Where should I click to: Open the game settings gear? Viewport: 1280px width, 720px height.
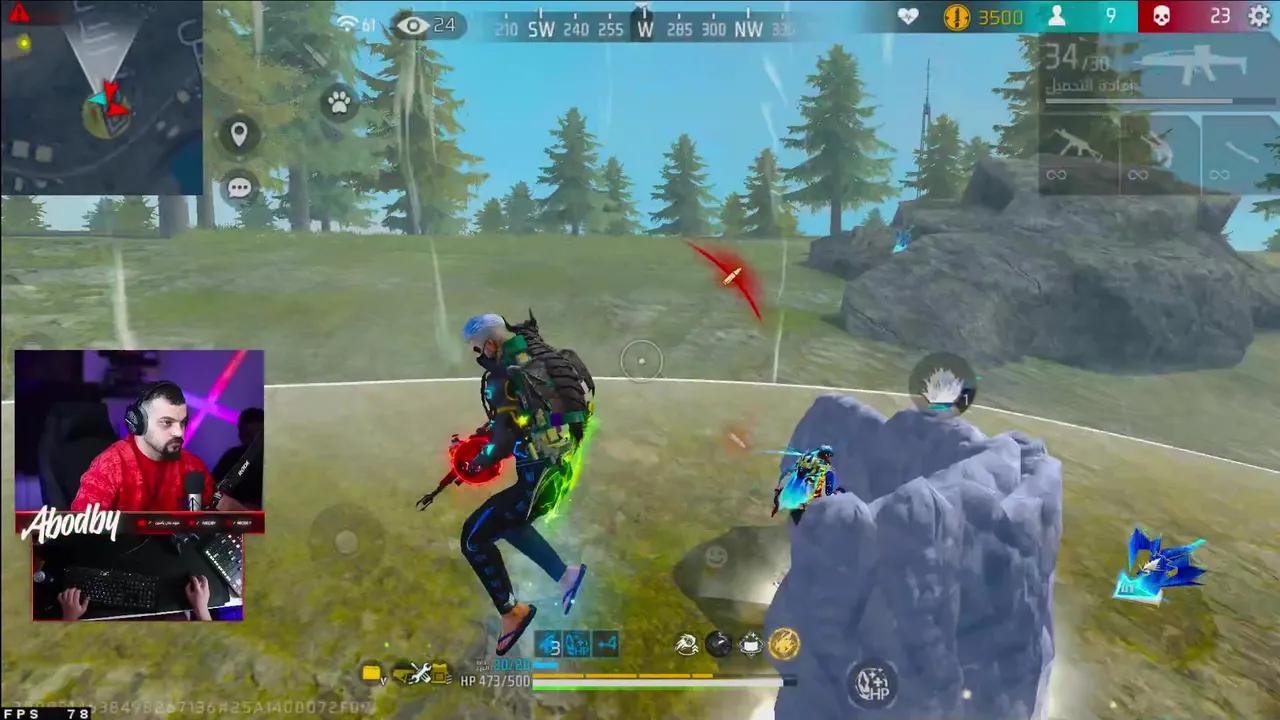pyautogui.click(x=1258, y=17)
